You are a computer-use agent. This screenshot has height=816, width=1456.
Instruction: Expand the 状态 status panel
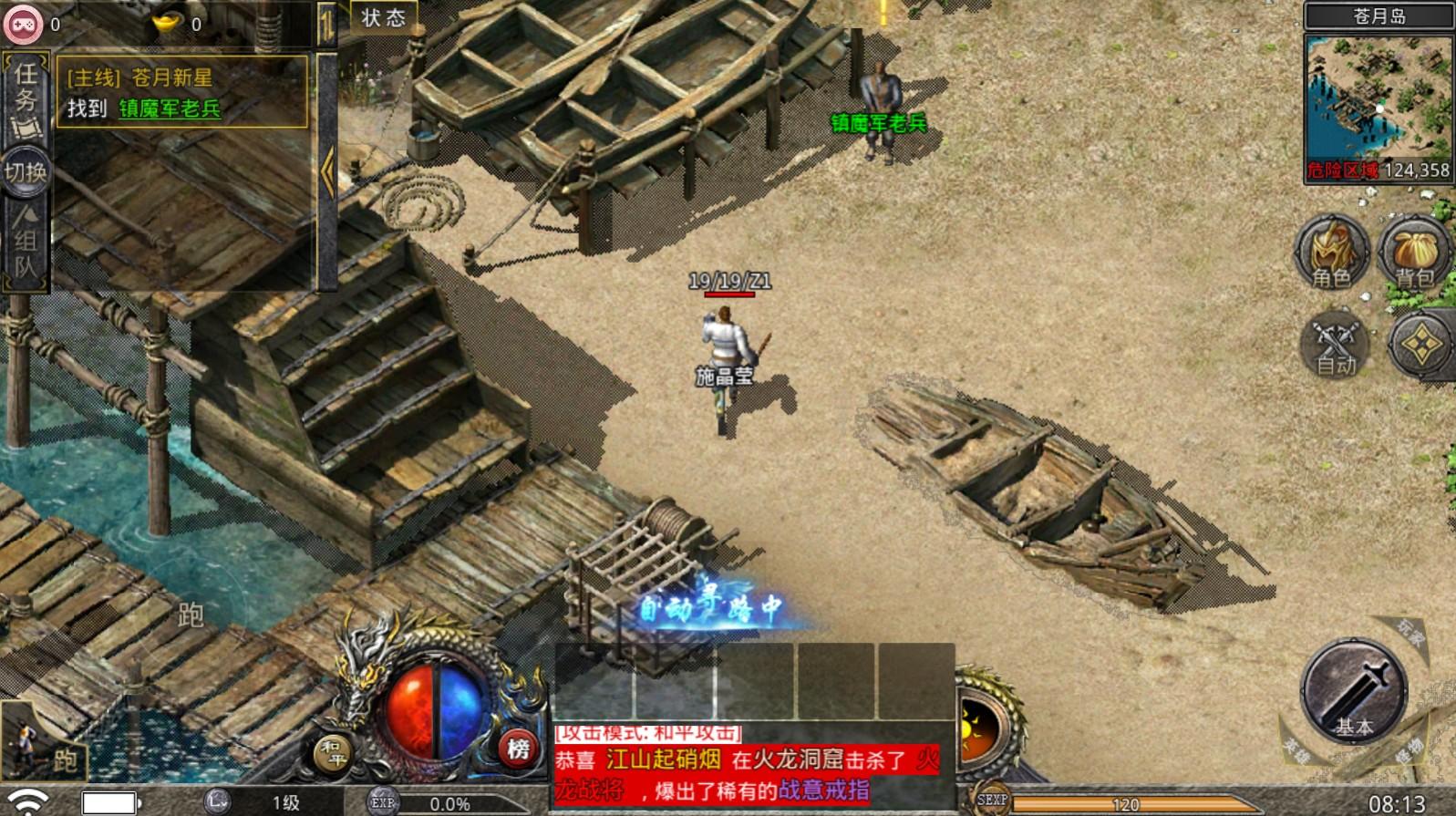coord(380,17)
